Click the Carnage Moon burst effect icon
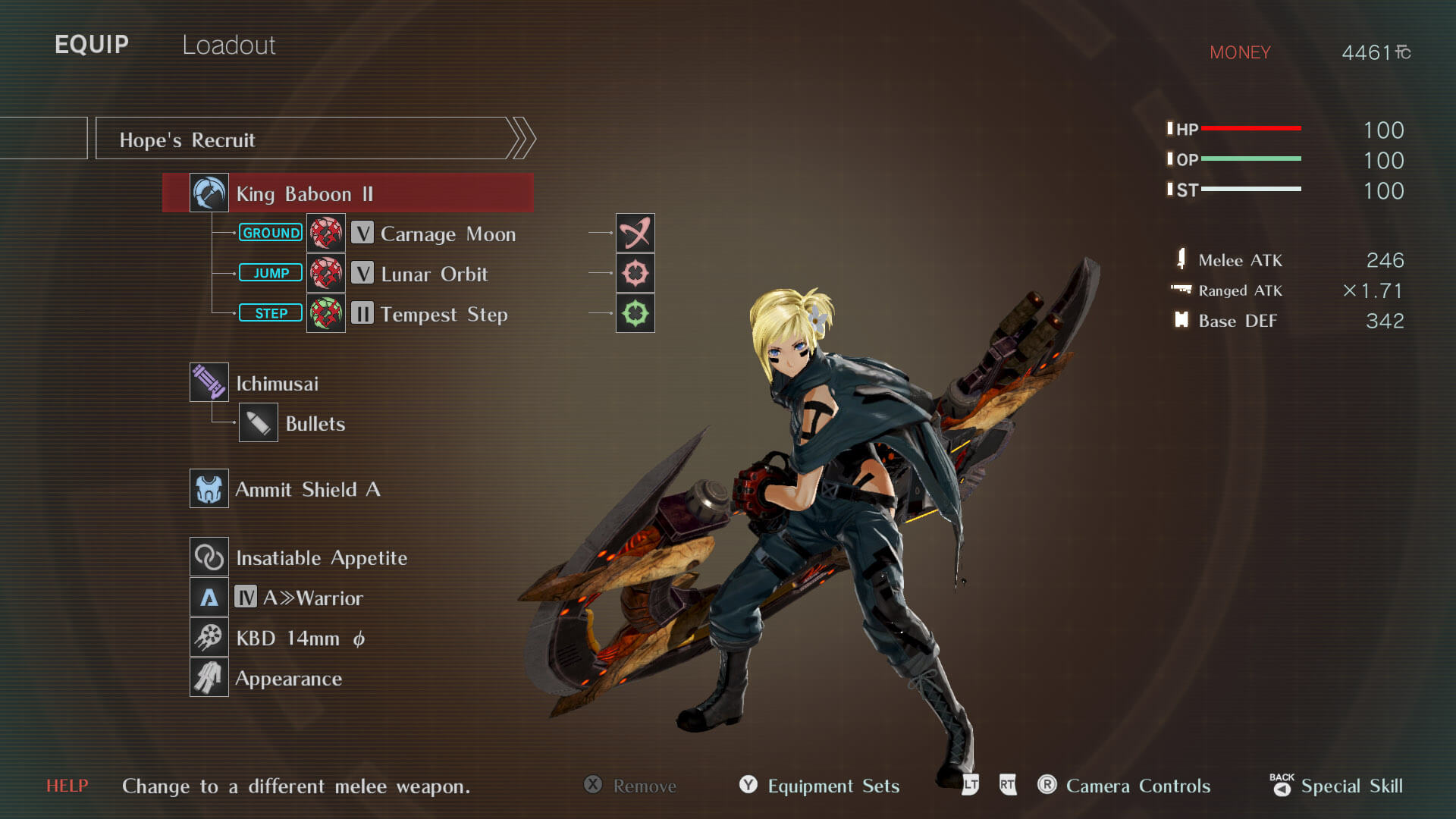 [x=635, y=233]
